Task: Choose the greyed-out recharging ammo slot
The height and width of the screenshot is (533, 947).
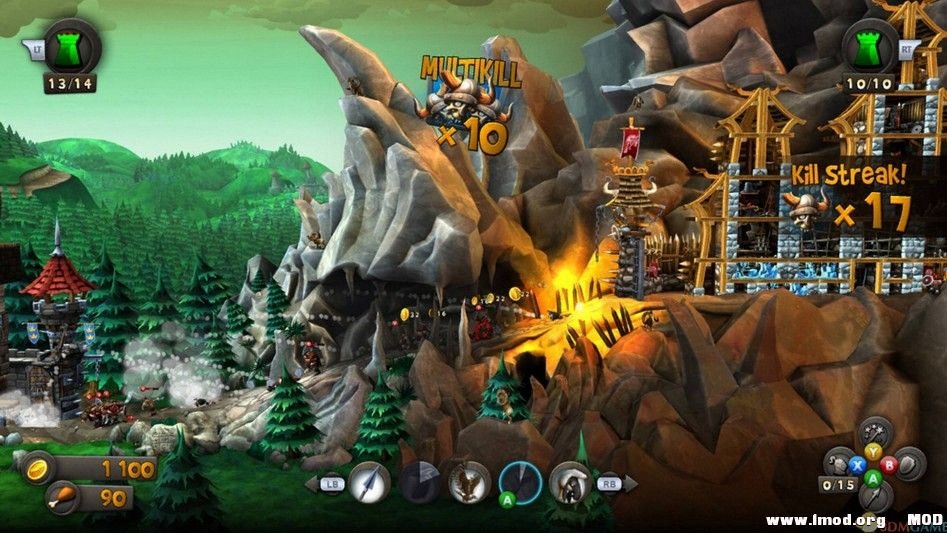Action: [x=419, y=483]
